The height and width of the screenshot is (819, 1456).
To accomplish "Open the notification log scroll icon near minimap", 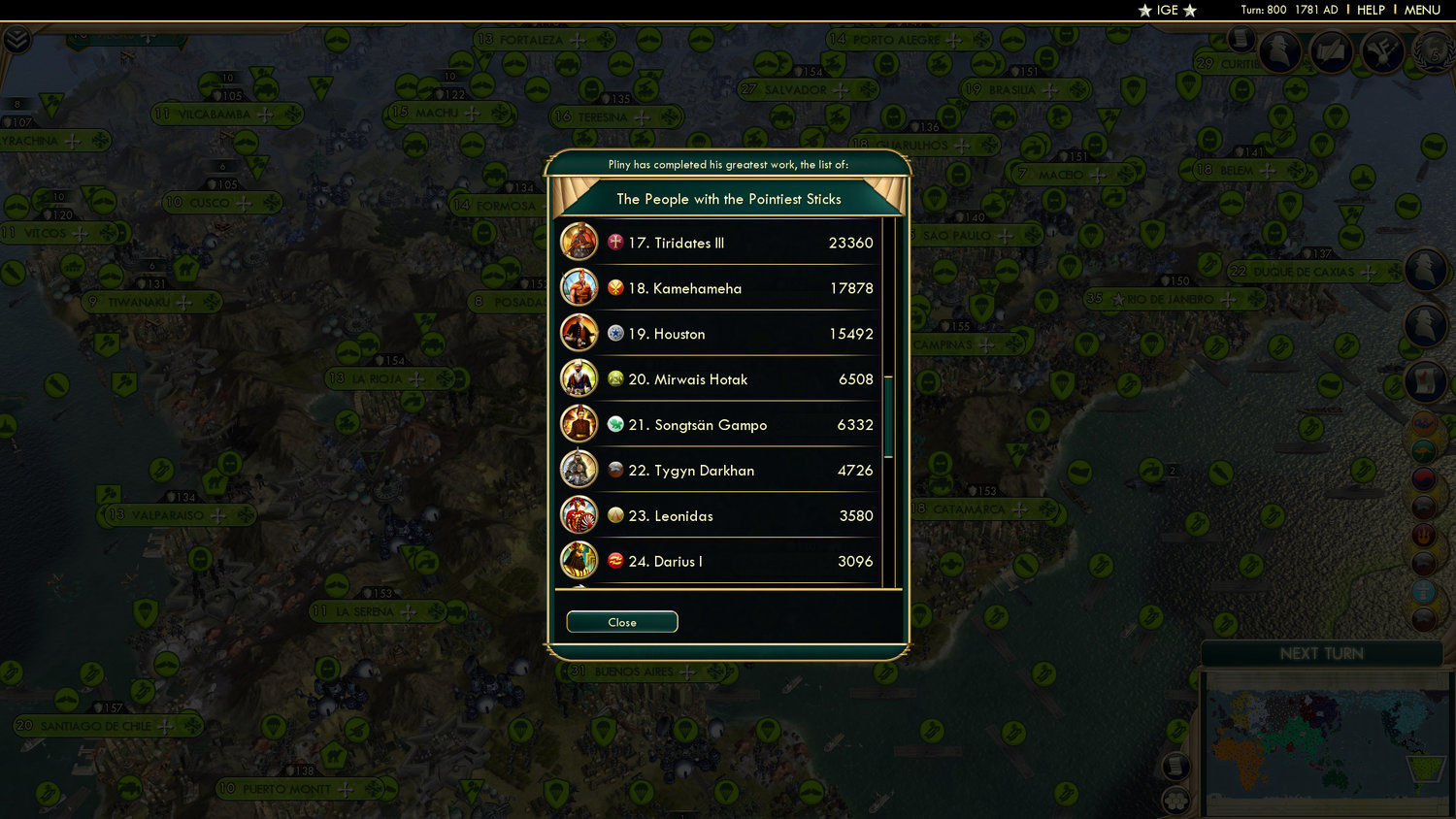I will 1175,767.
